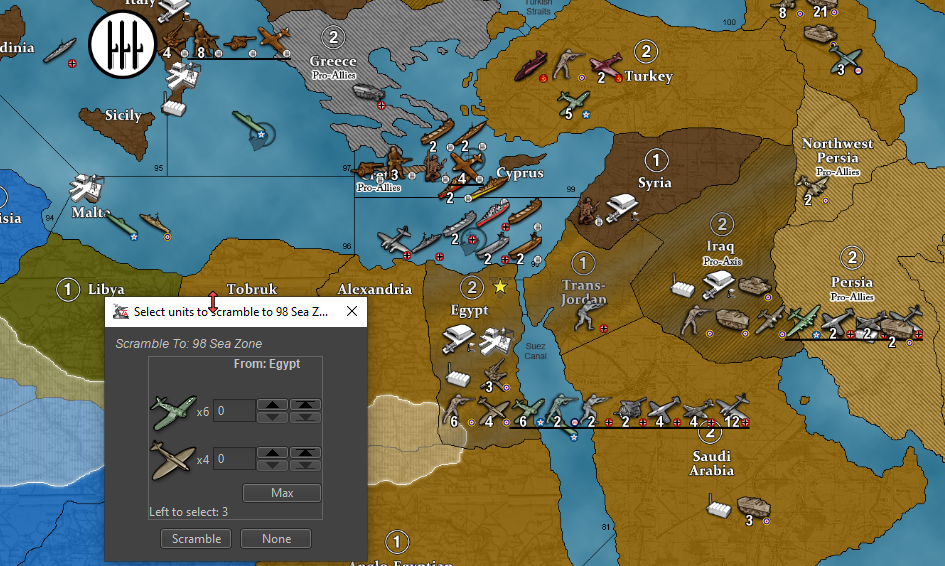Viewport: 945px width, 566px height.
Task: Increase the tan fighter count by one
Action: pos(272,453)
